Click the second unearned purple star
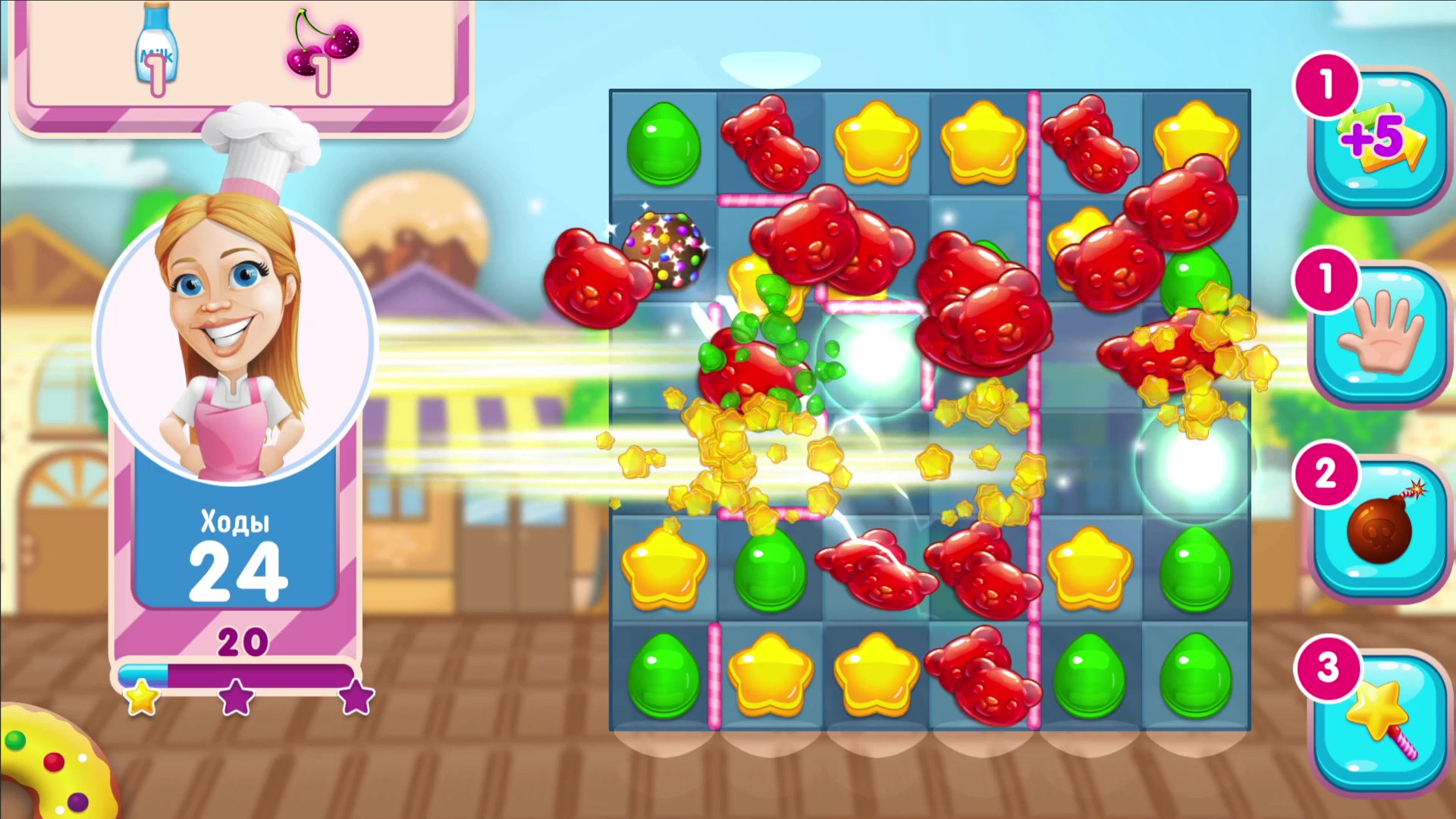 click(x=237, y=699)
